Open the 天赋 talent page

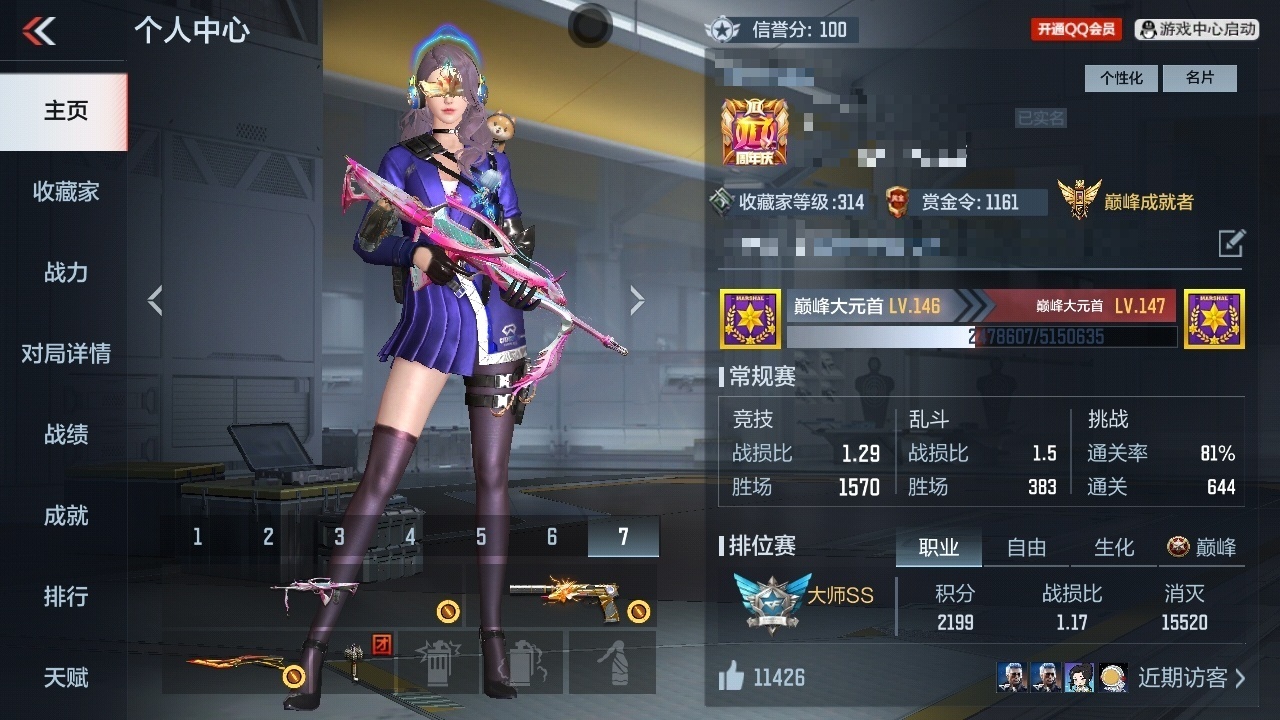(x=65, y=677)
